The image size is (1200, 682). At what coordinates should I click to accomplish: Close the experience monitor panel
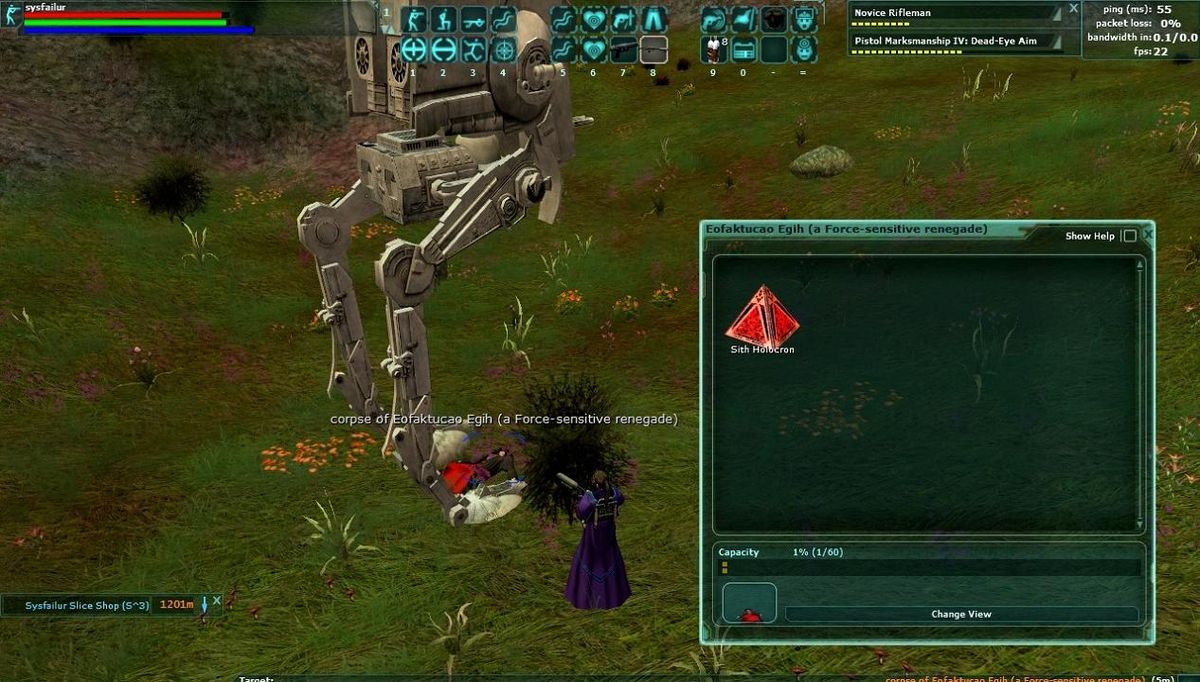tap(1073, 8)
